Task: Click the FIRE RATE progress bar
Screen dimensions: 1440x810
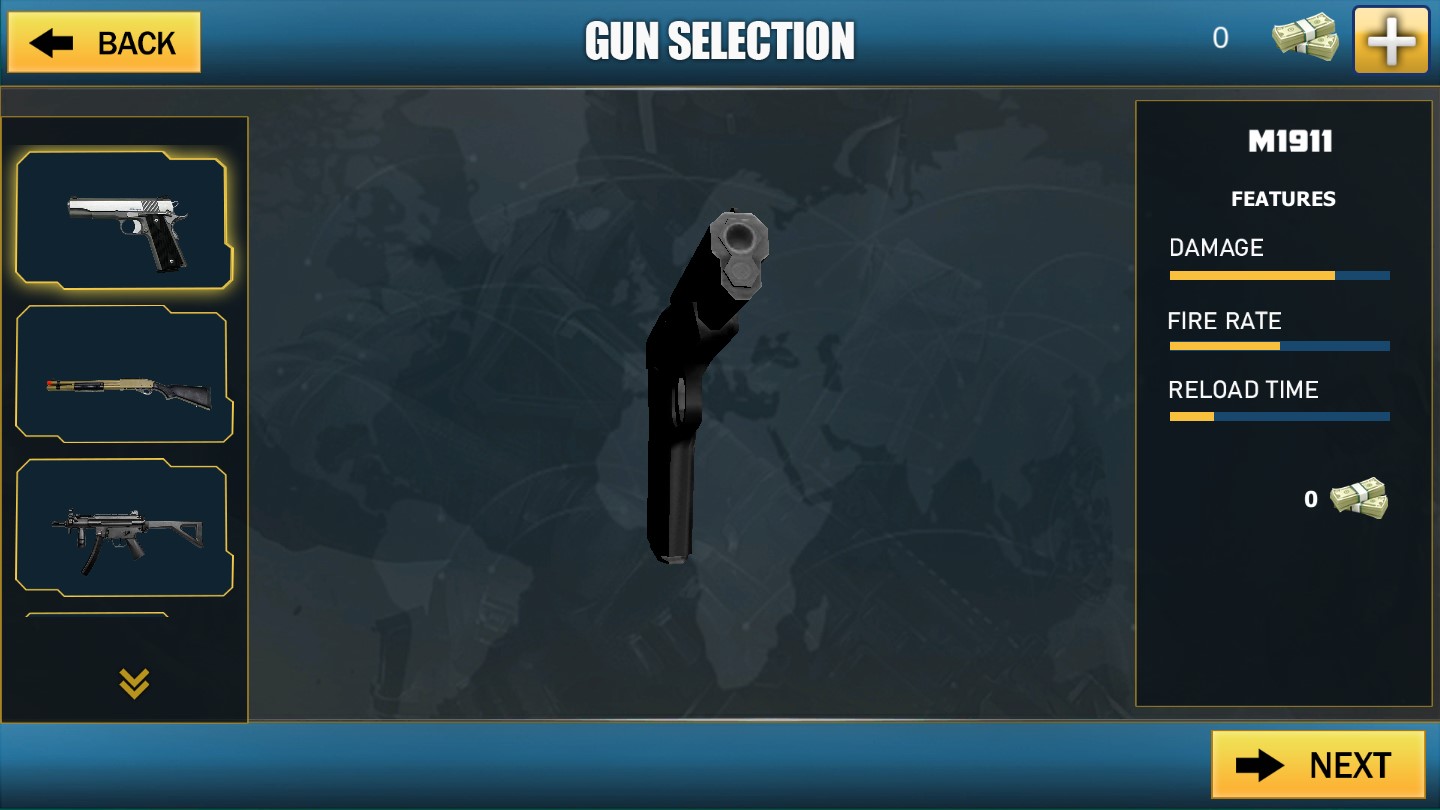Action: click(1280, 345)
